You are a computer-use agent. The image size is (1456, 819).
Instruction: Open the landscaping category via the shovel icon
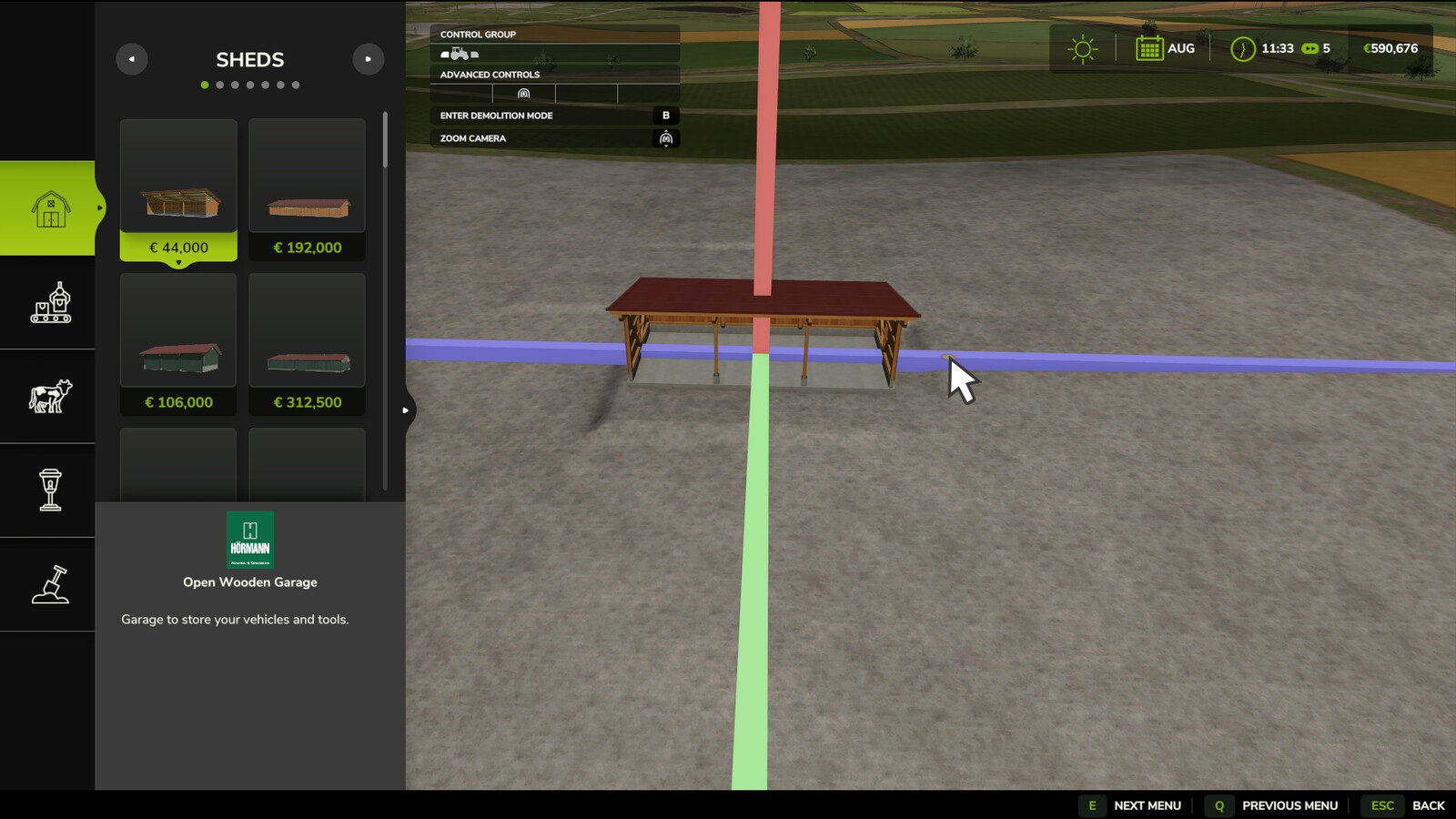[51, 583]
